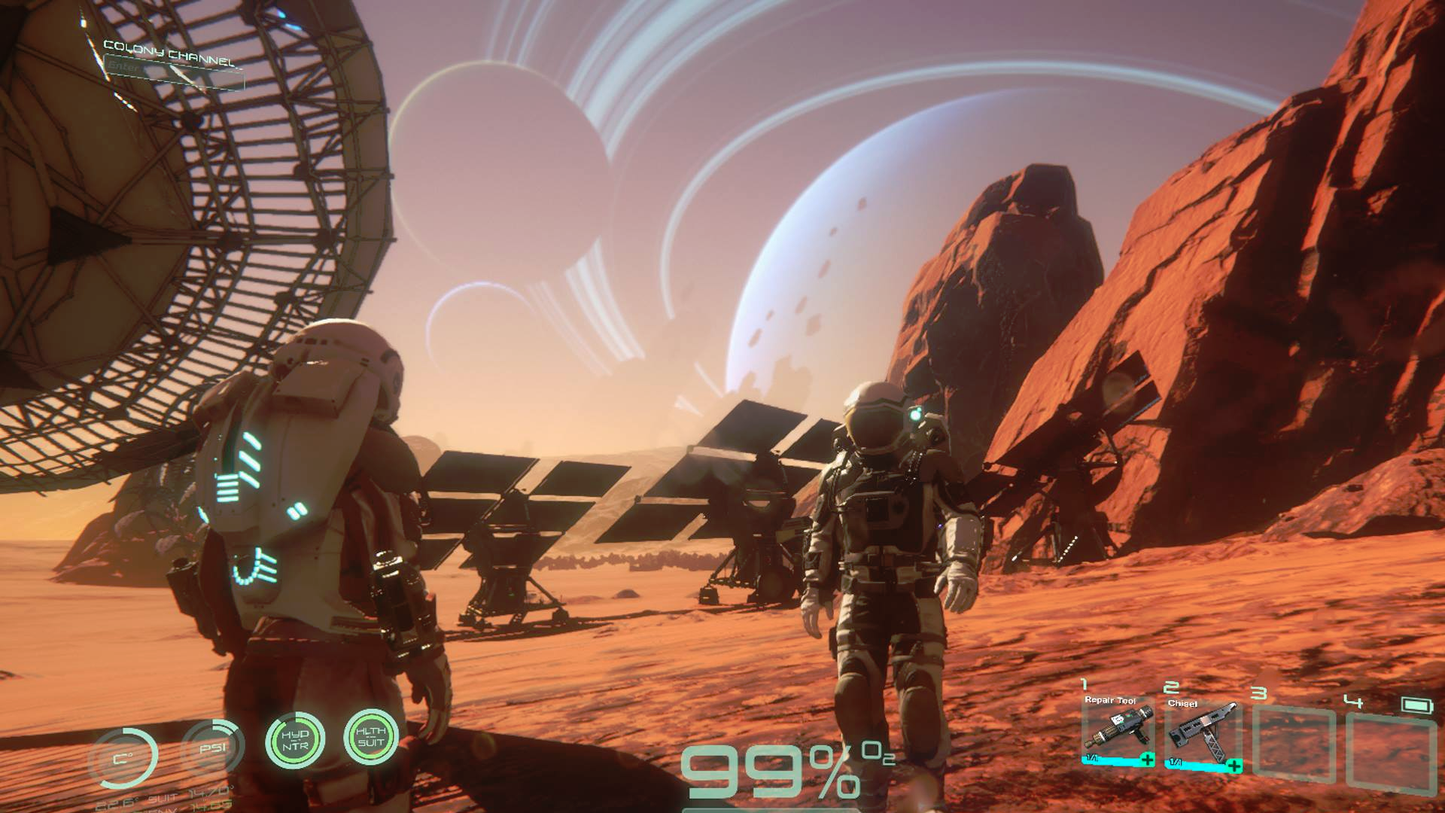The image size is (1445, 813).
Task: Select the Repair Tool in hotbar slot 1
Action: tap(1118, 730)
